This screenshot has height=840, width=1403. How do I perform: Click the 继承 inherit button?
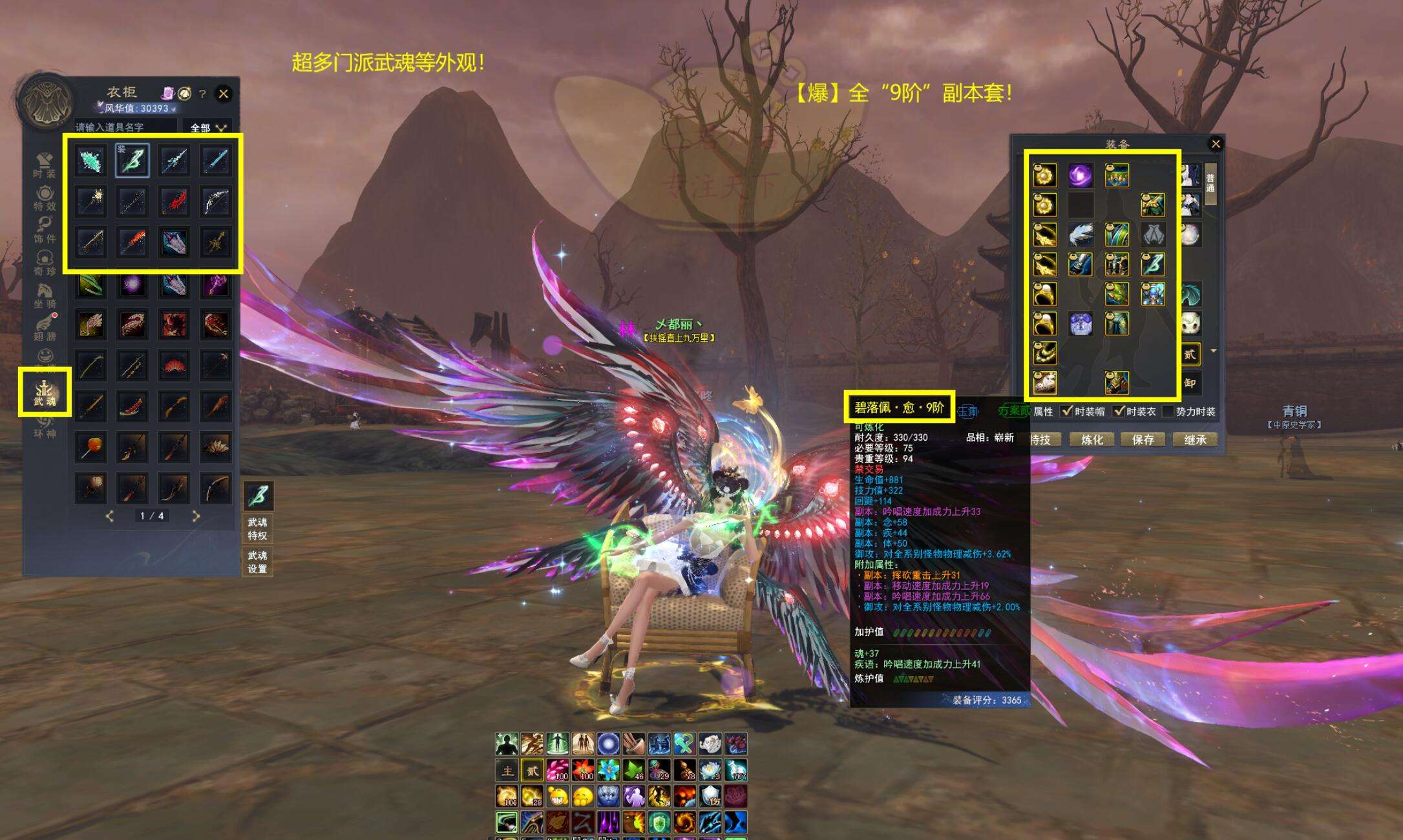[x=1195, y=439]
